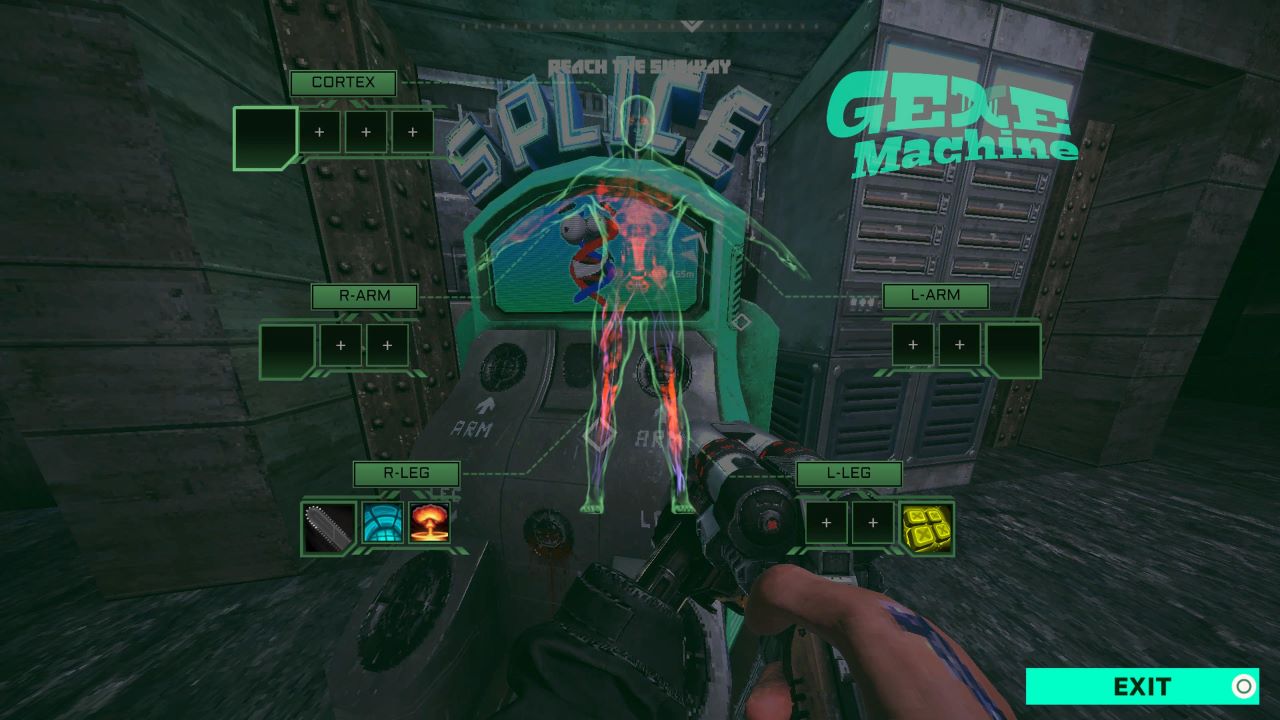Click the L-LEG label
Screen dimensions: 1280x720
pyautogui.click(x=848, y=473)
